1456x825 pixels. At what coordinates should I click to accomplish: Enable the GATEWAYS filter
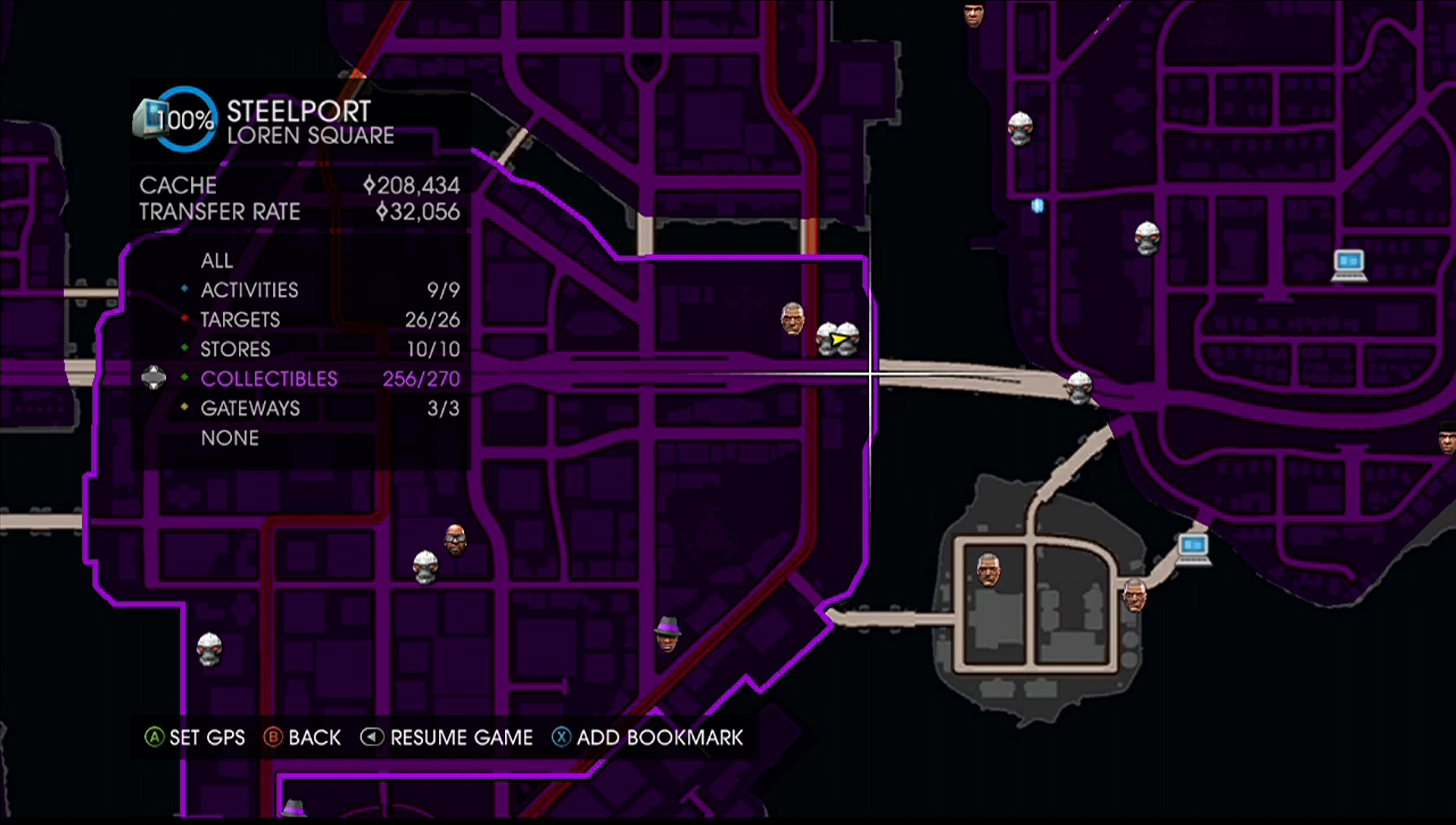(x=251, y=408)
